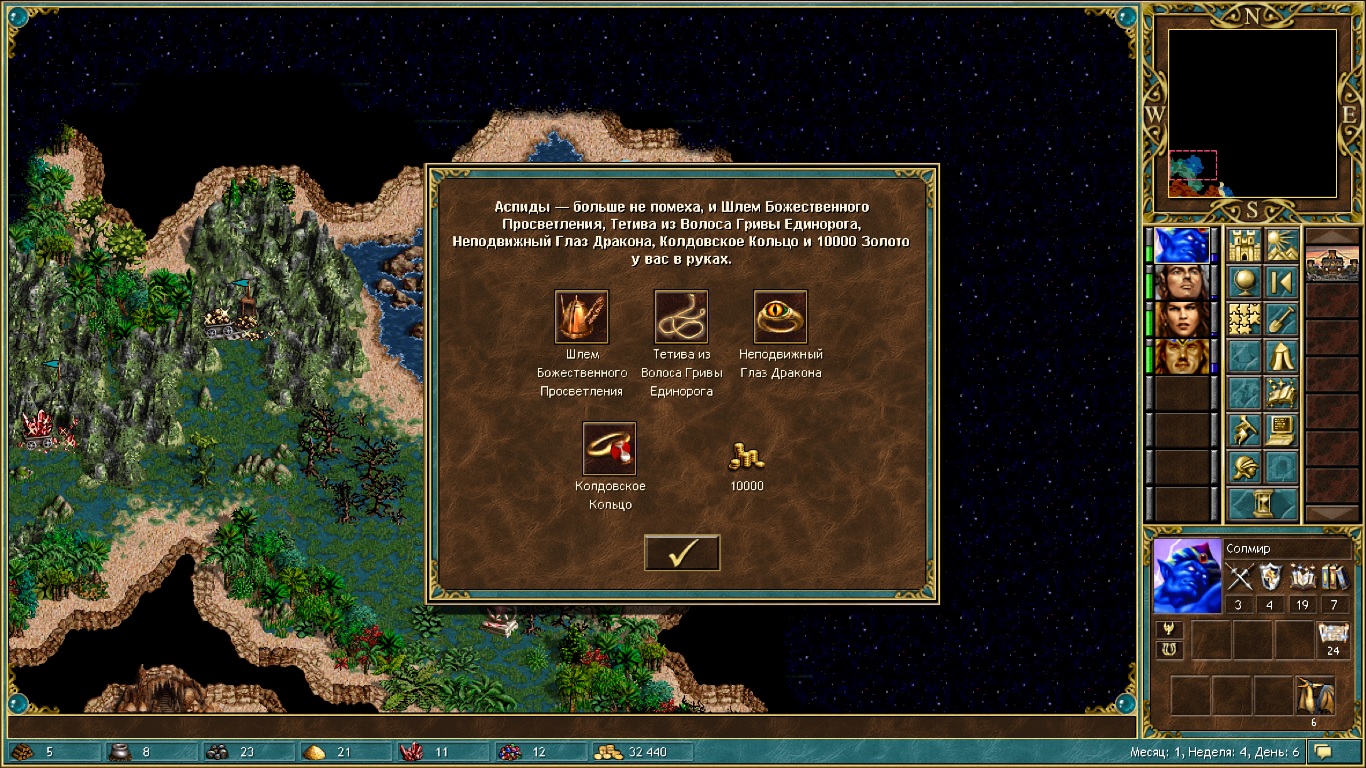Confirm the reward dialog with the checkmark
This screenshot has height=768, width=1366.
click(682, 553)
